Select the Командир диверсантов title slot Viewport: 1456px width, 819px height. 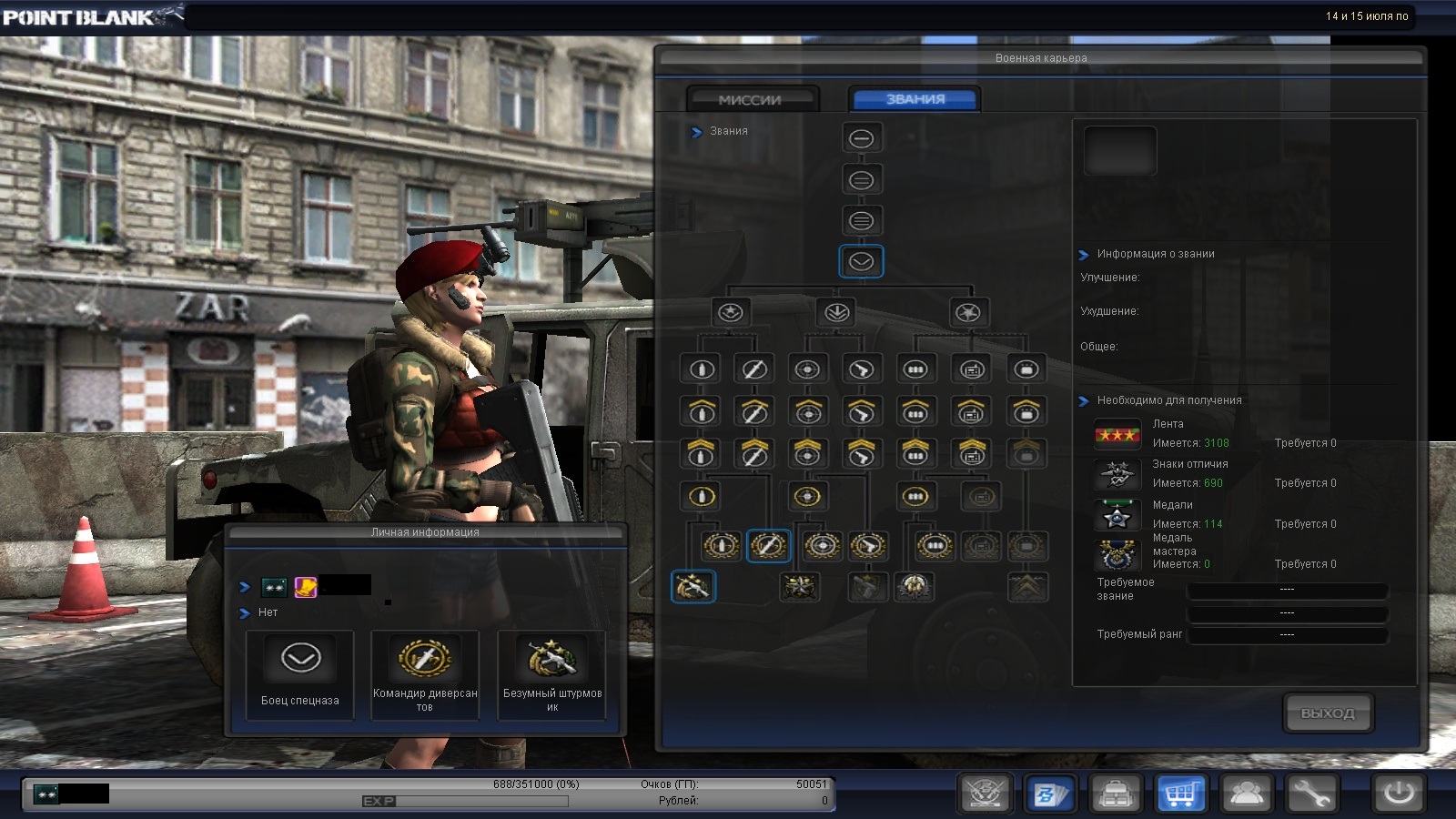click(425, 674)
